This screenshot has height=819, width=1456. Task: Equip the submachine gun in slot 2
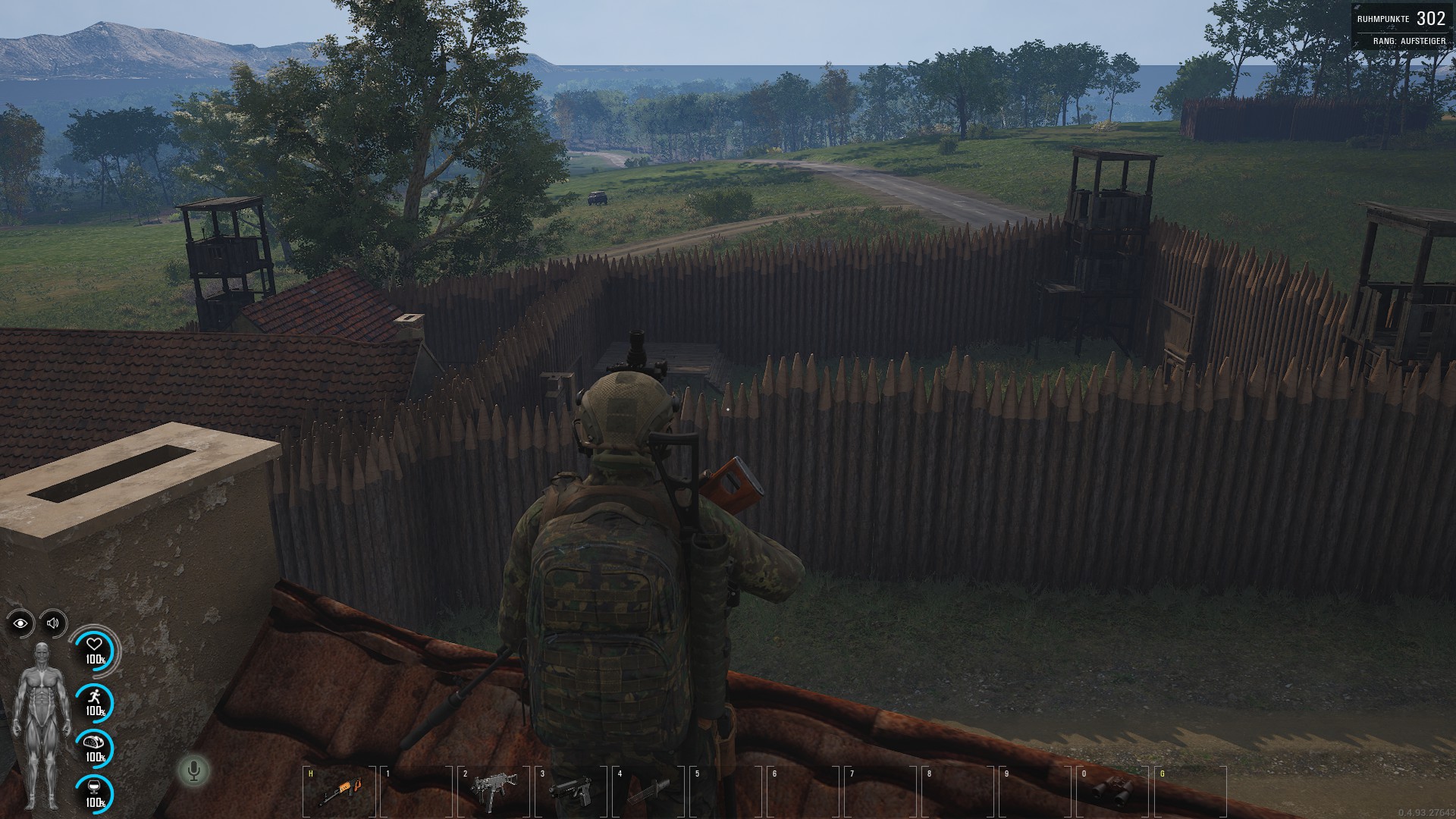pos(494,789)
